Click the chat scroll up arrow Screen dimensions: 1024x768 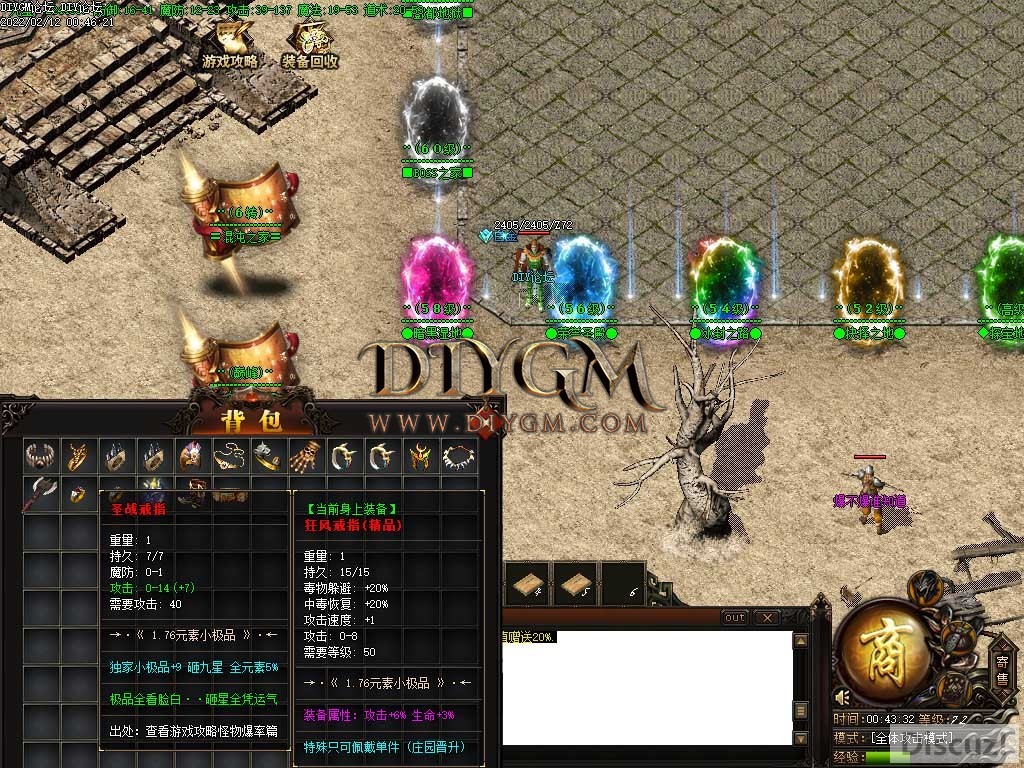(800, 640)
